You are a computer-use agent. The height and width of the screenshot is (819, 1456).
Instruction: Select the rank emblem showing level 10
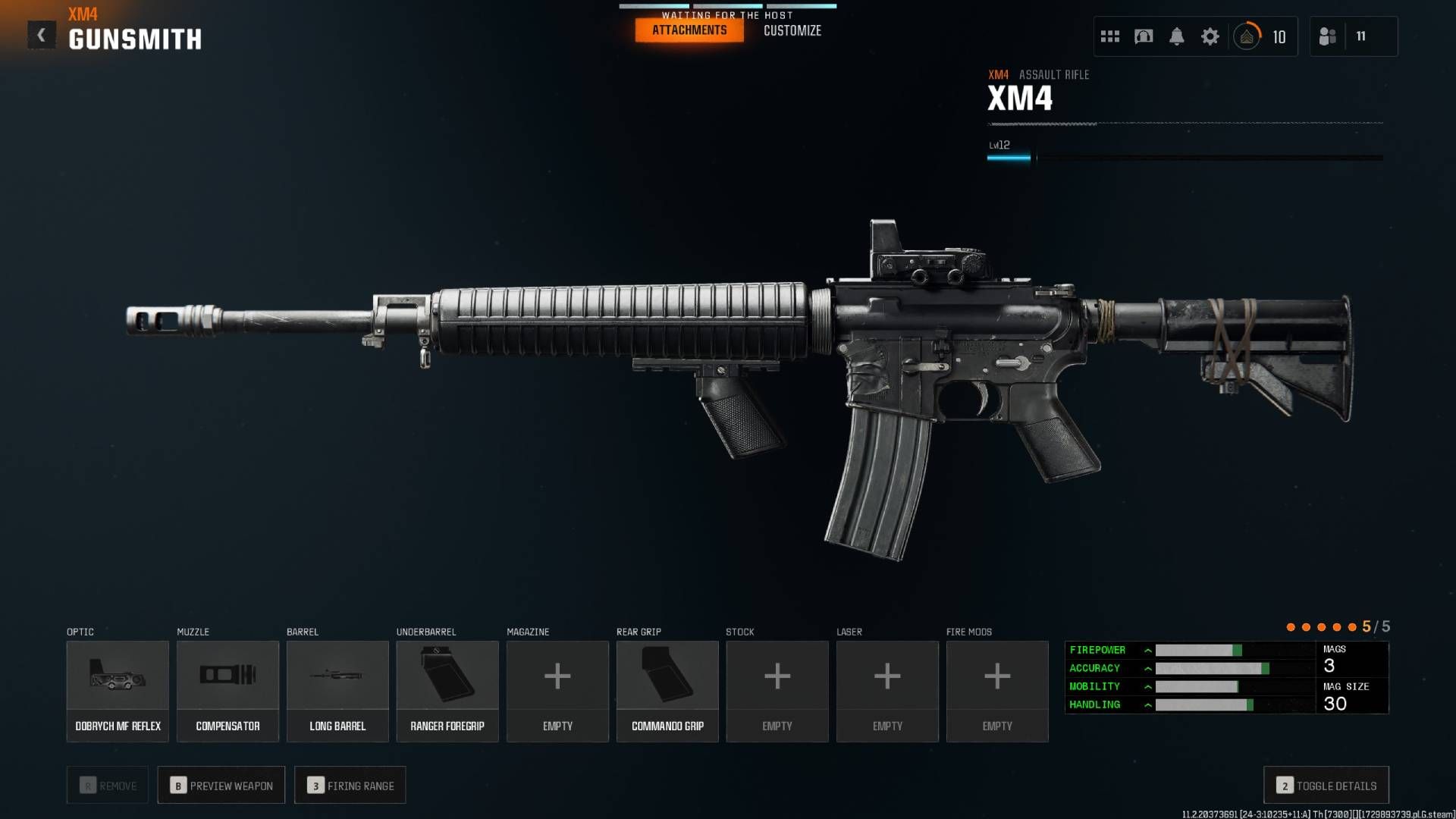(x=1247, y=36)
